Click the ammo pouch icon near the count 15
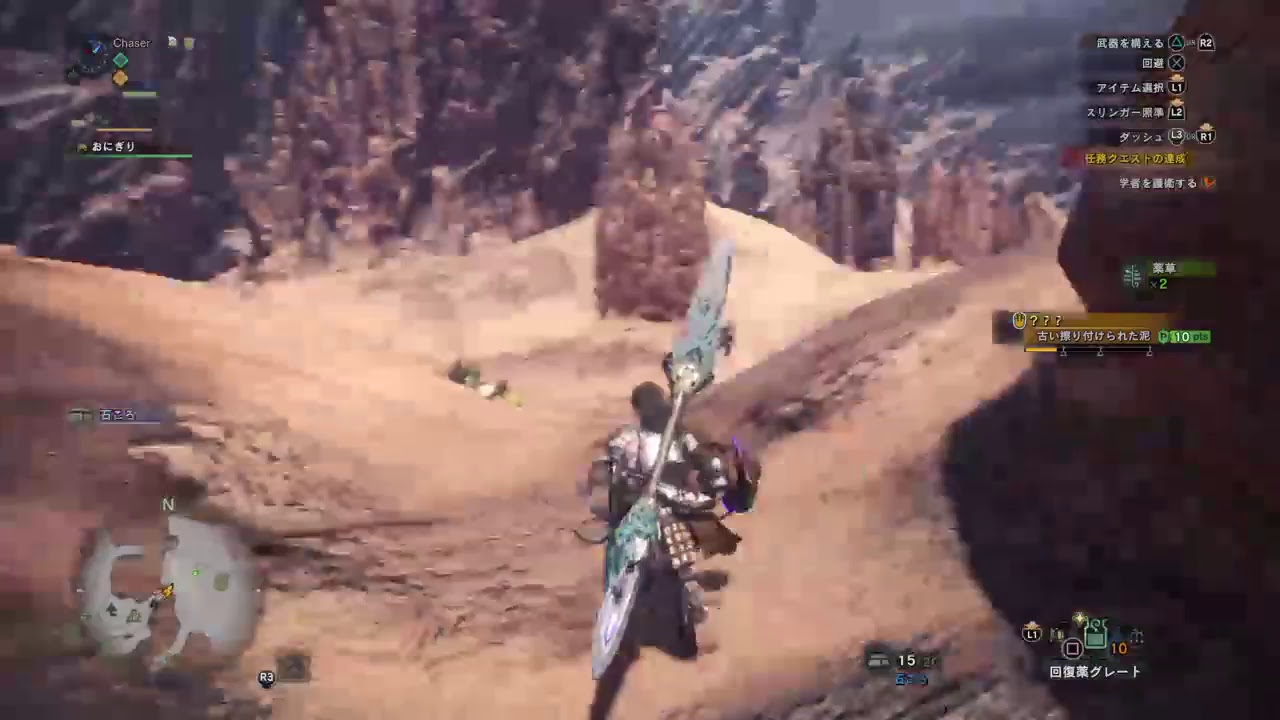Viewport: 1280px width, 720px height. tap(879, 661)
